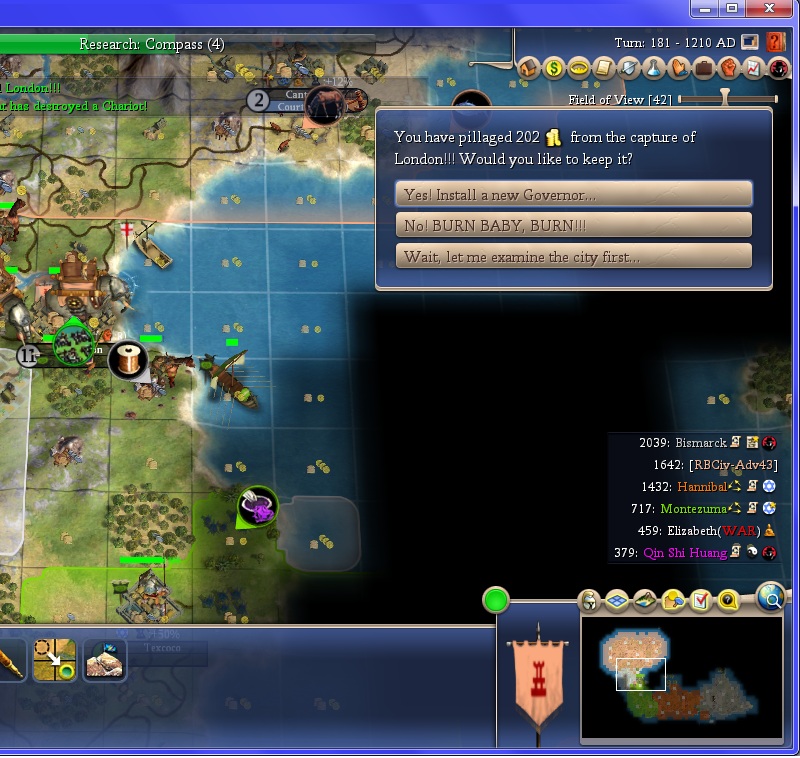Pick 'Wait, let me examine the city first...'
Image resolution: width=800 pixels, height=758 pixels.
573,256
